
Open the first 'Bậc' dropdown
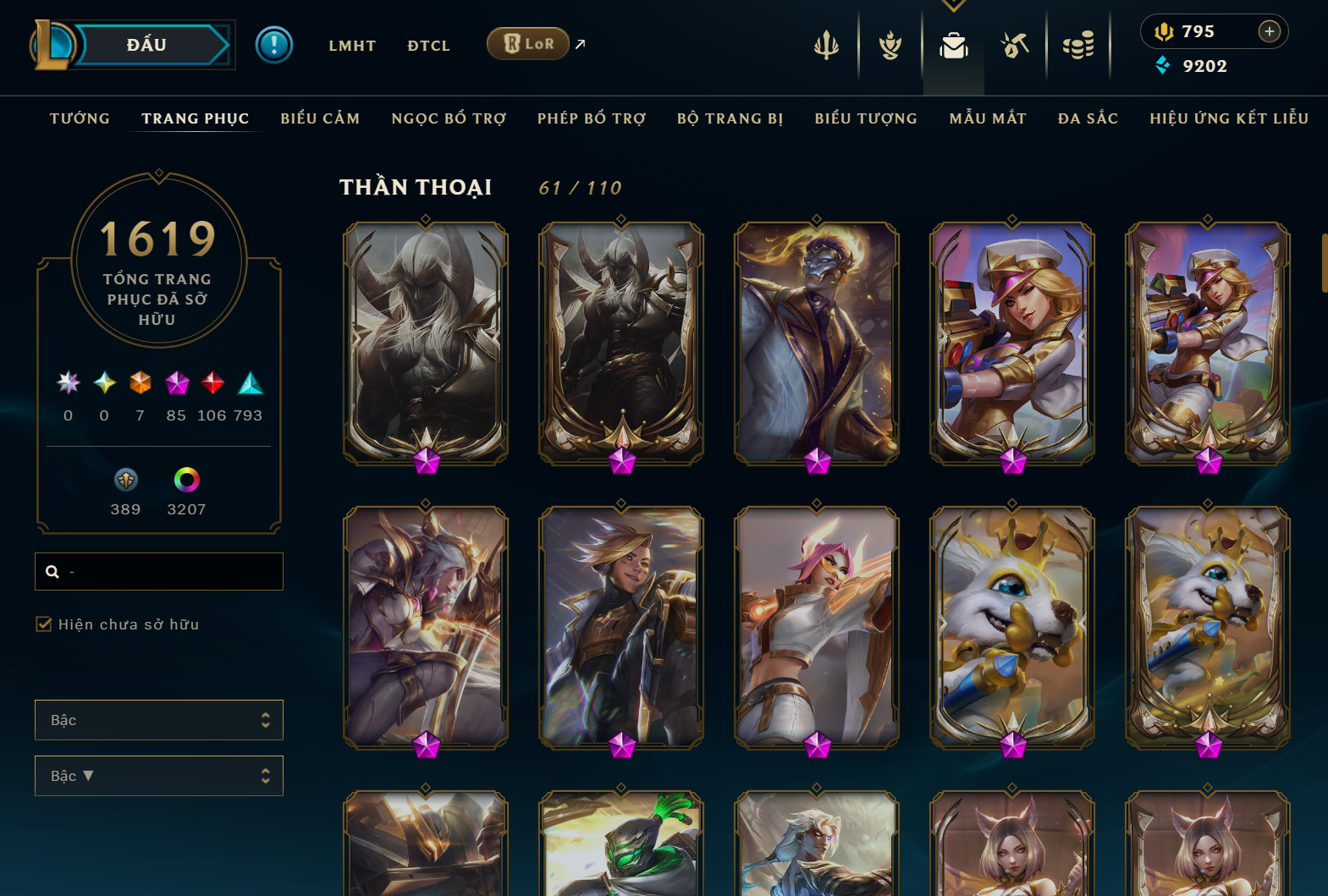[158, 719]
